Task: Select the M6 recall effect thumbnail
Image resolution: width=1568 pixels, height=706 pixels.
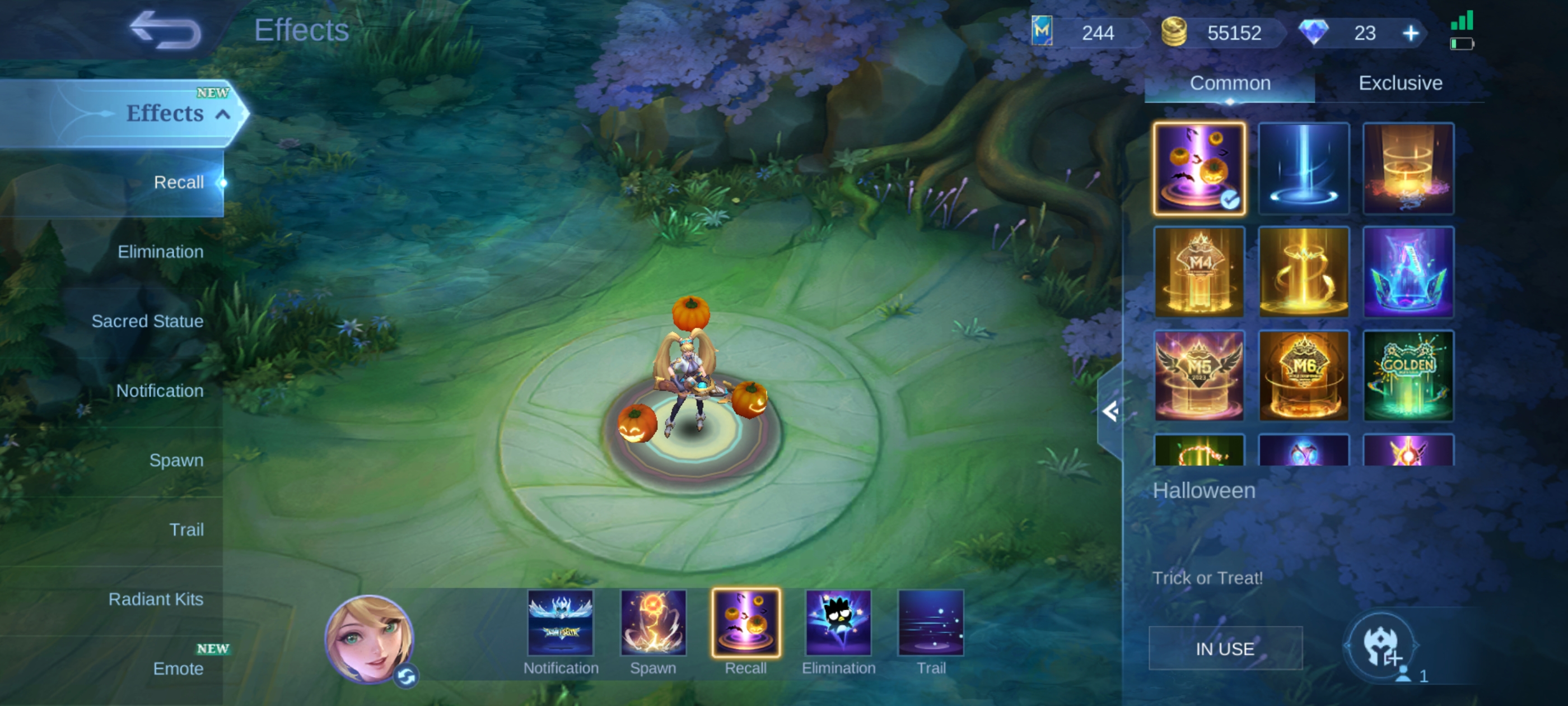Action: coord(1303,375)
